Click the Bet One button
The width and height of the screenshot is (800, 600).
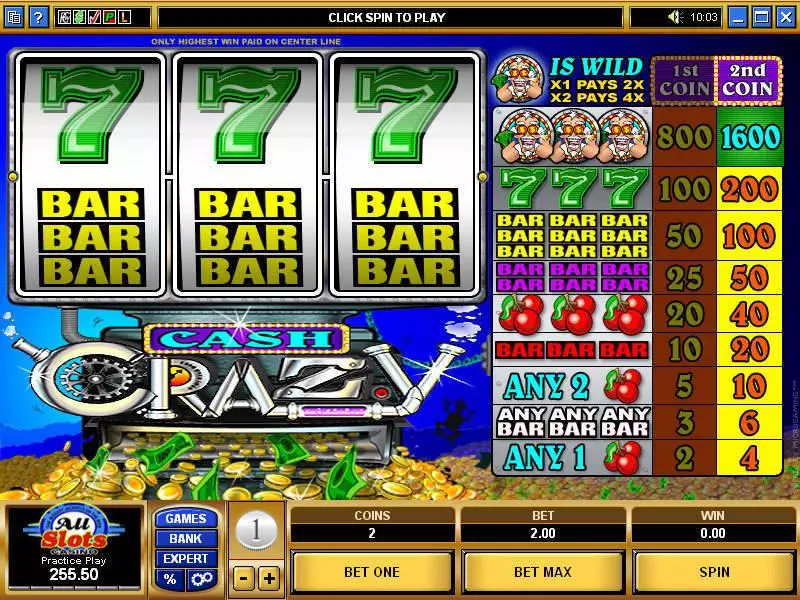pos(371,572)
